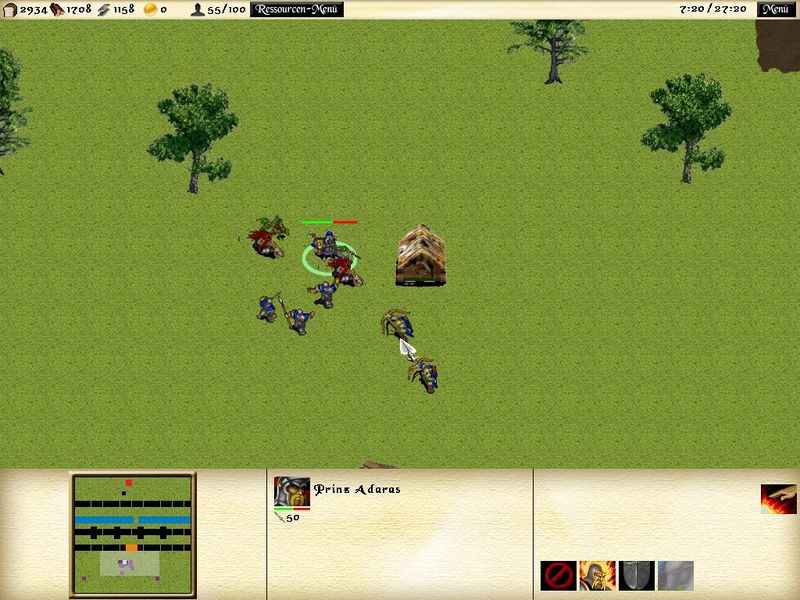
Task: Select the Prinz Adaras portrait
Action: pyautogui.click(x=291, y=492)
